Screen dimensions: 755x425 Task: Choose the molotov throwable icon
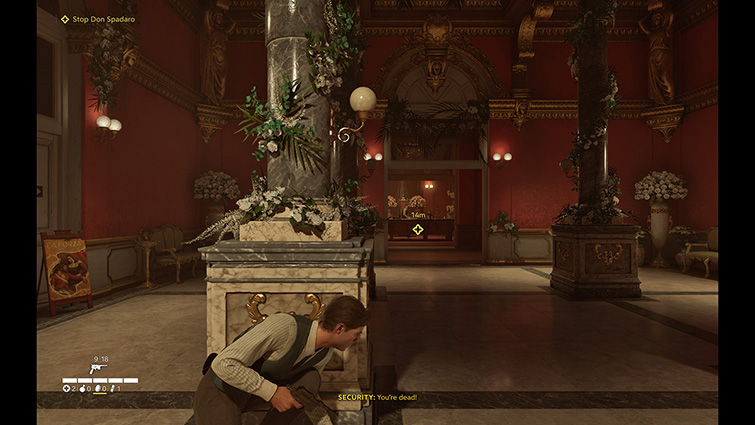(x=82, y=389)
